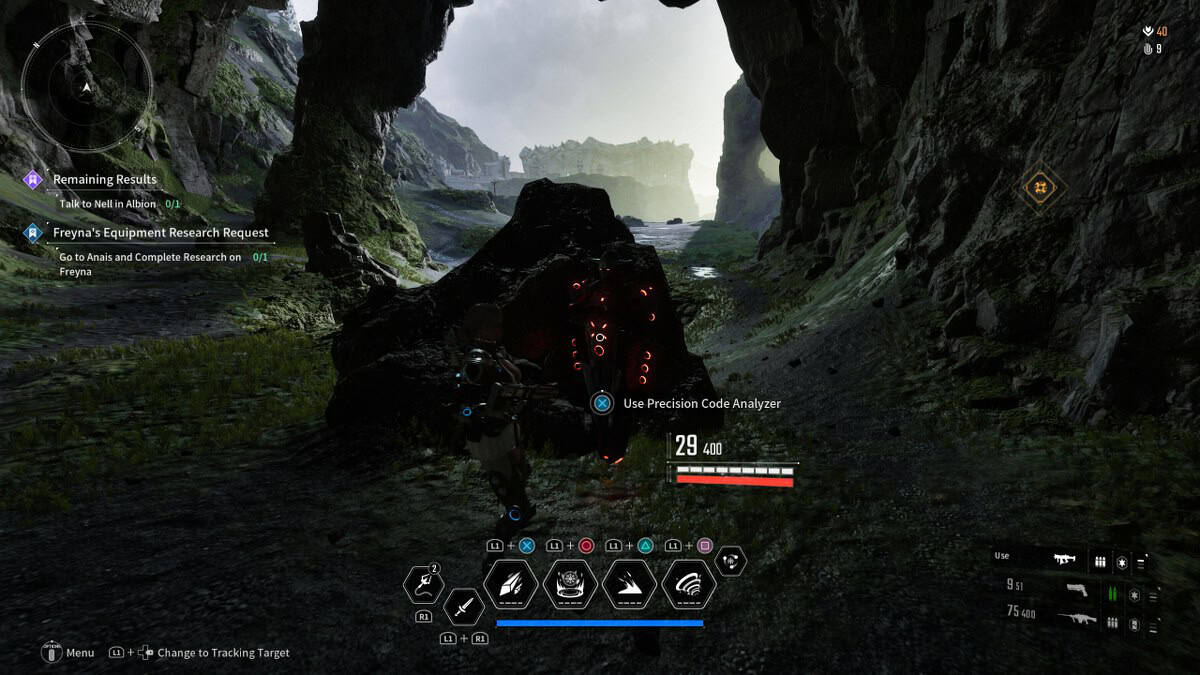This screenshot has width=1200, height=675.
Task: Open the Menu from bottom-left
Action: pyautogui.click(x=52, y=653)
